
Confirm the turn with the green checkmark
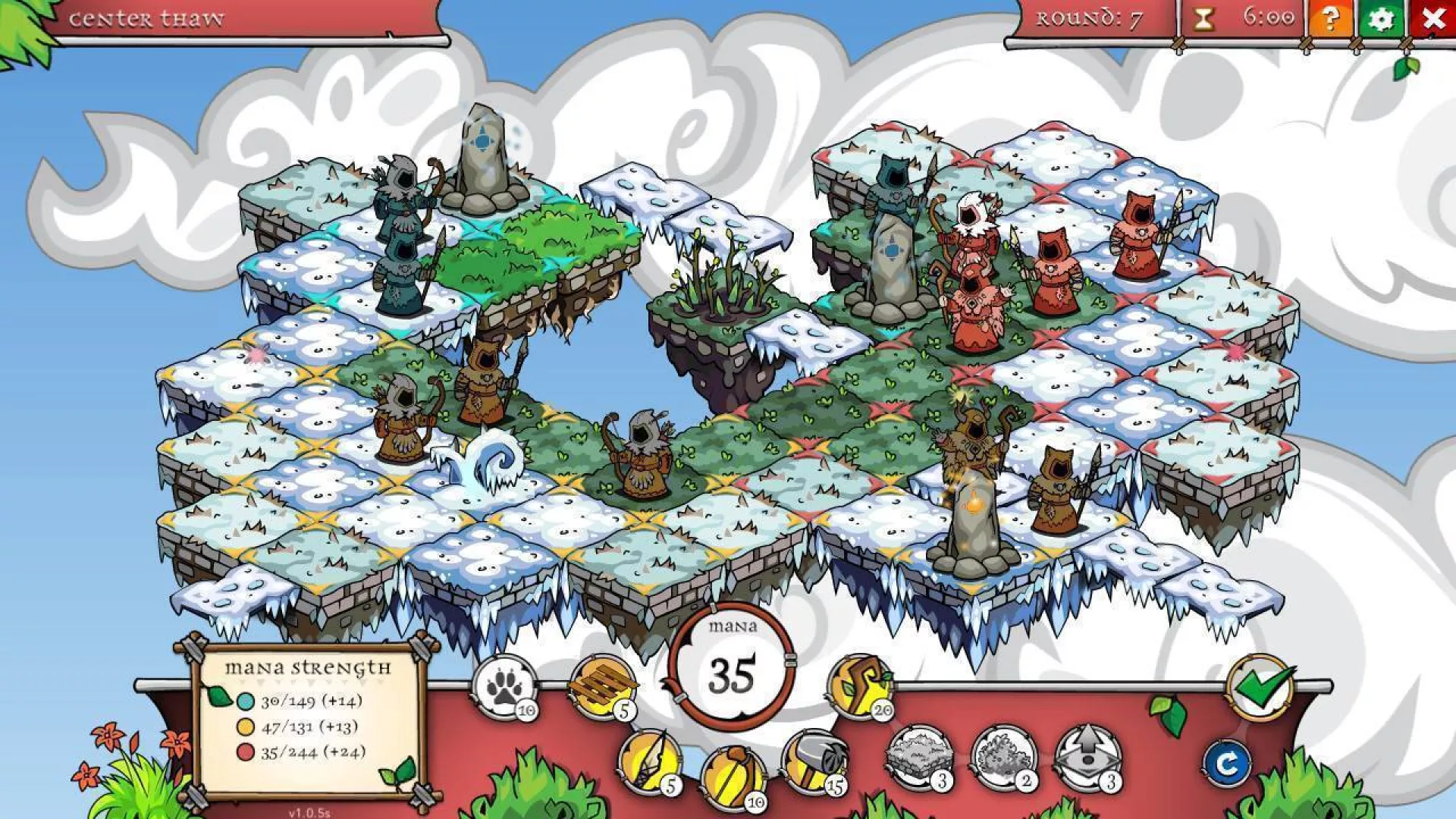[1260, 686]
